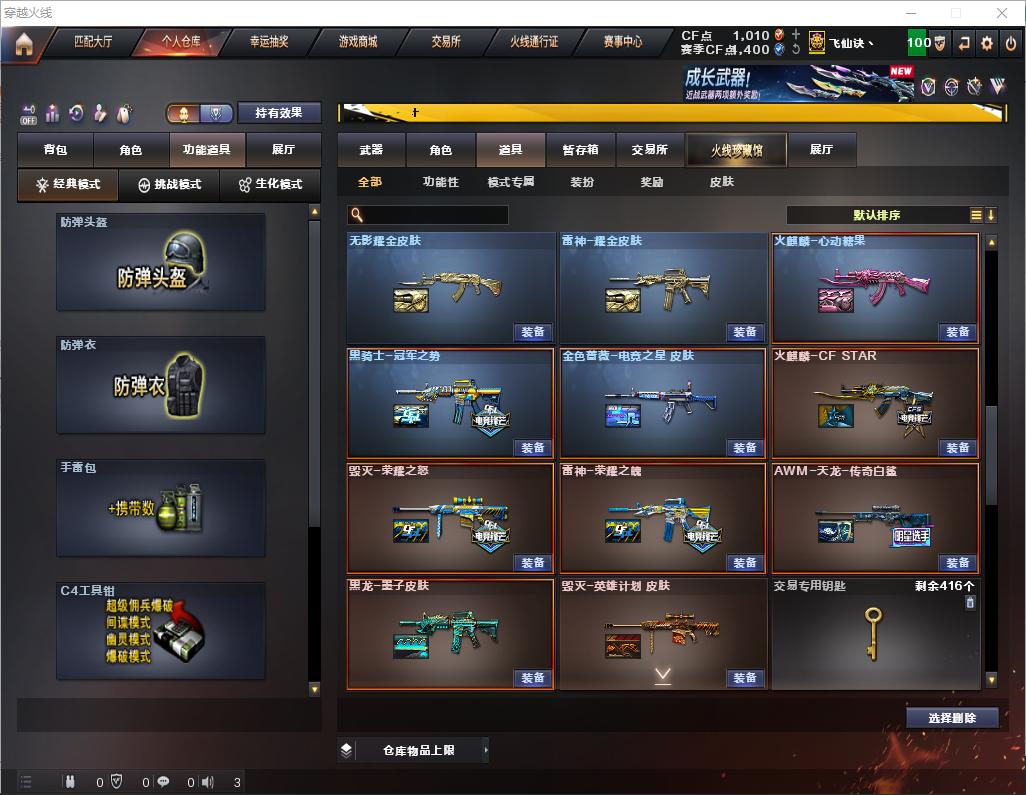This screenshot has width=1026, height=795.
Task: Switch to the 背包 tab
Action: pyautogui.click(x=56, y=150)
